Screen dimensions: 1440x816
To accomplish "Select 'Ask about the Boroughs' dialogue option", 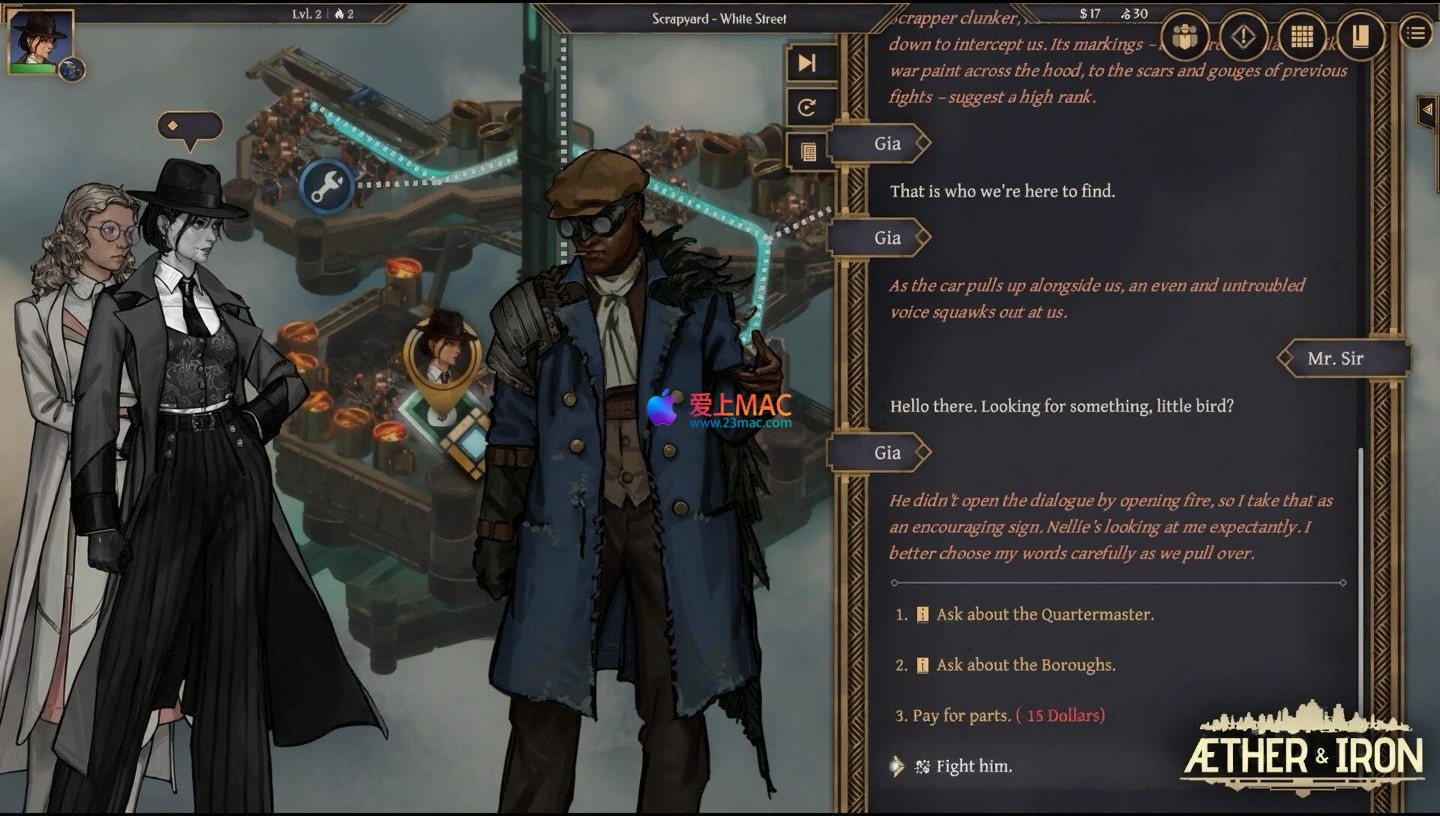I will [x=1025, y=665].
